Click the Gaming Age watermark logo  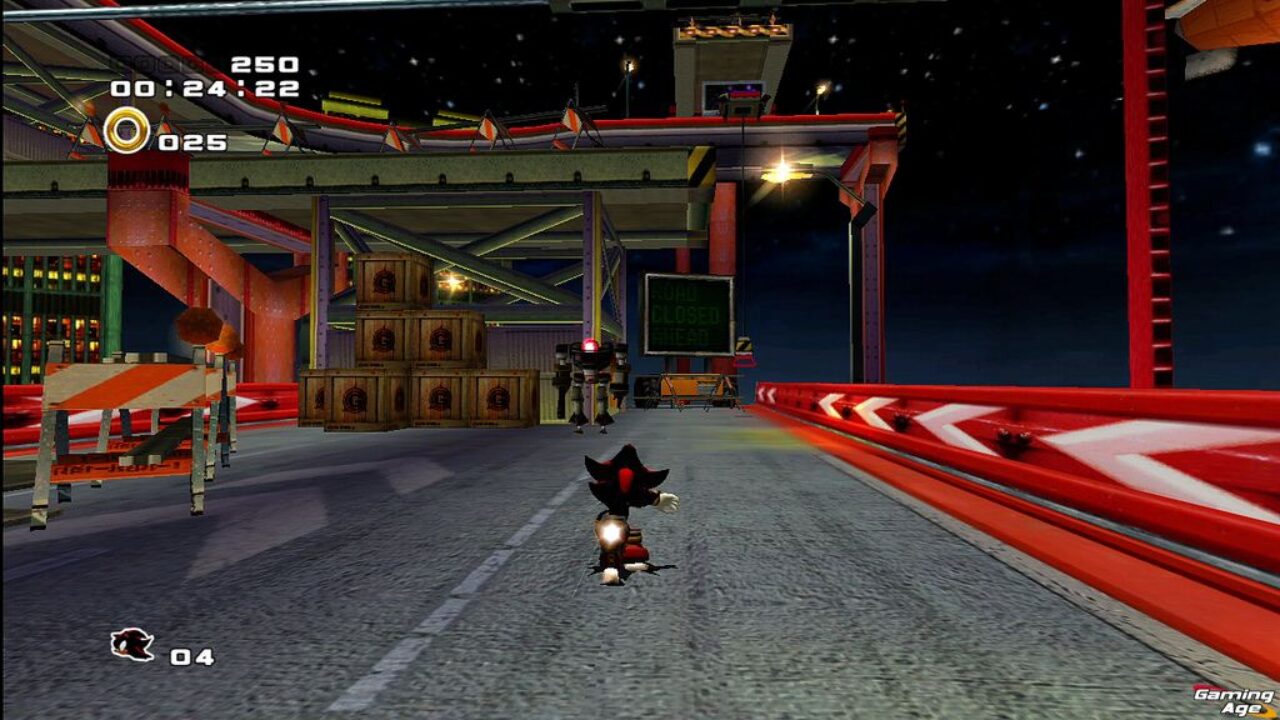point(1235,700)
